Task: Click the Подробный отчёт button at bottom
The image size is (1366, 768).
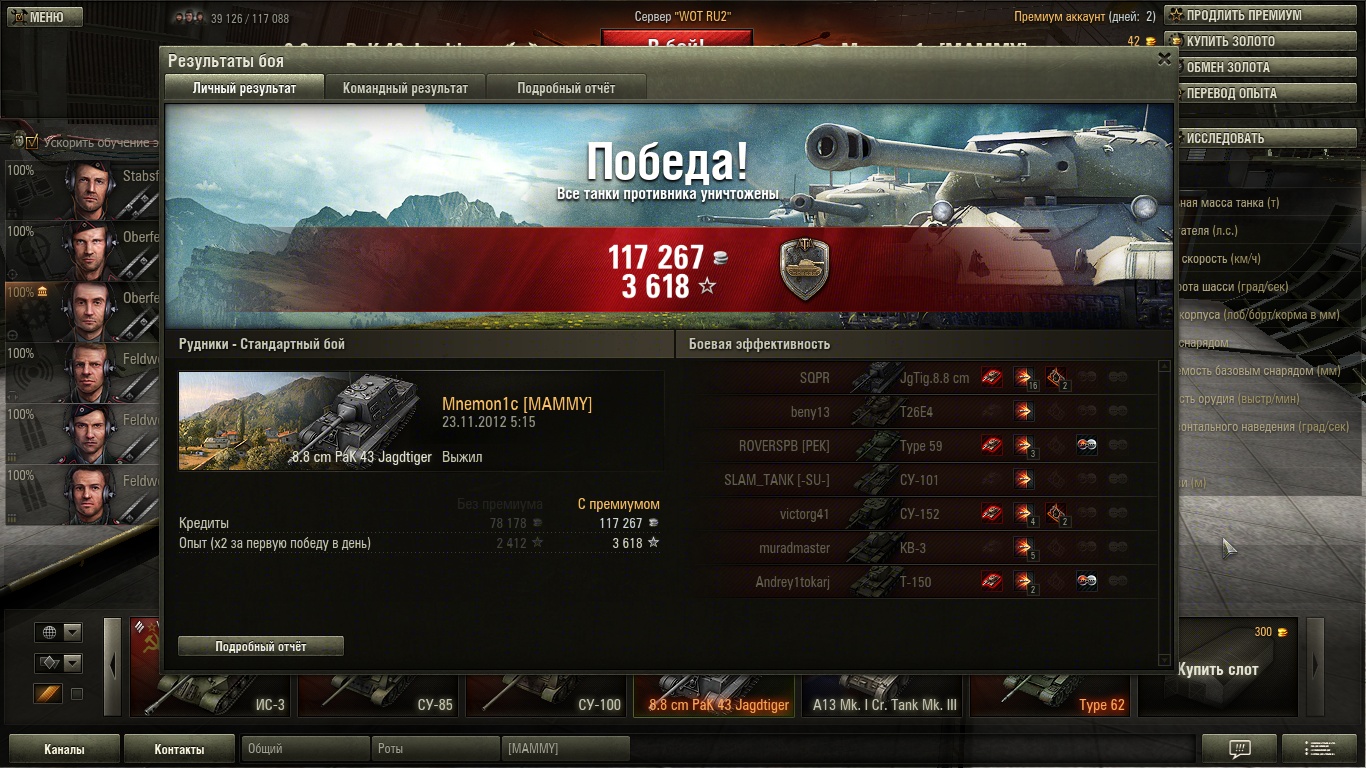Action: 260,647
